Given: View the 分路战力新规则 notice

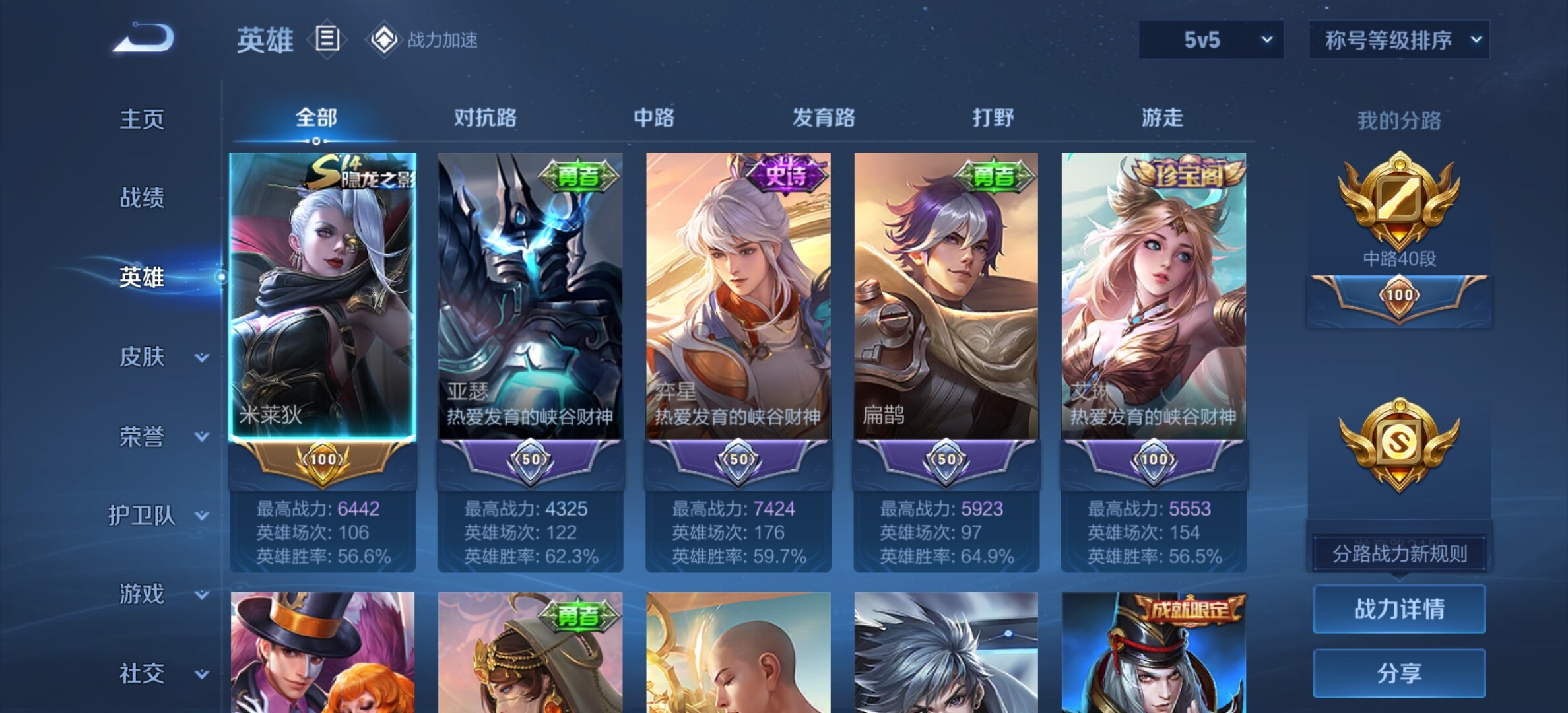Looking at the screenshot, I should (1399, 554).
